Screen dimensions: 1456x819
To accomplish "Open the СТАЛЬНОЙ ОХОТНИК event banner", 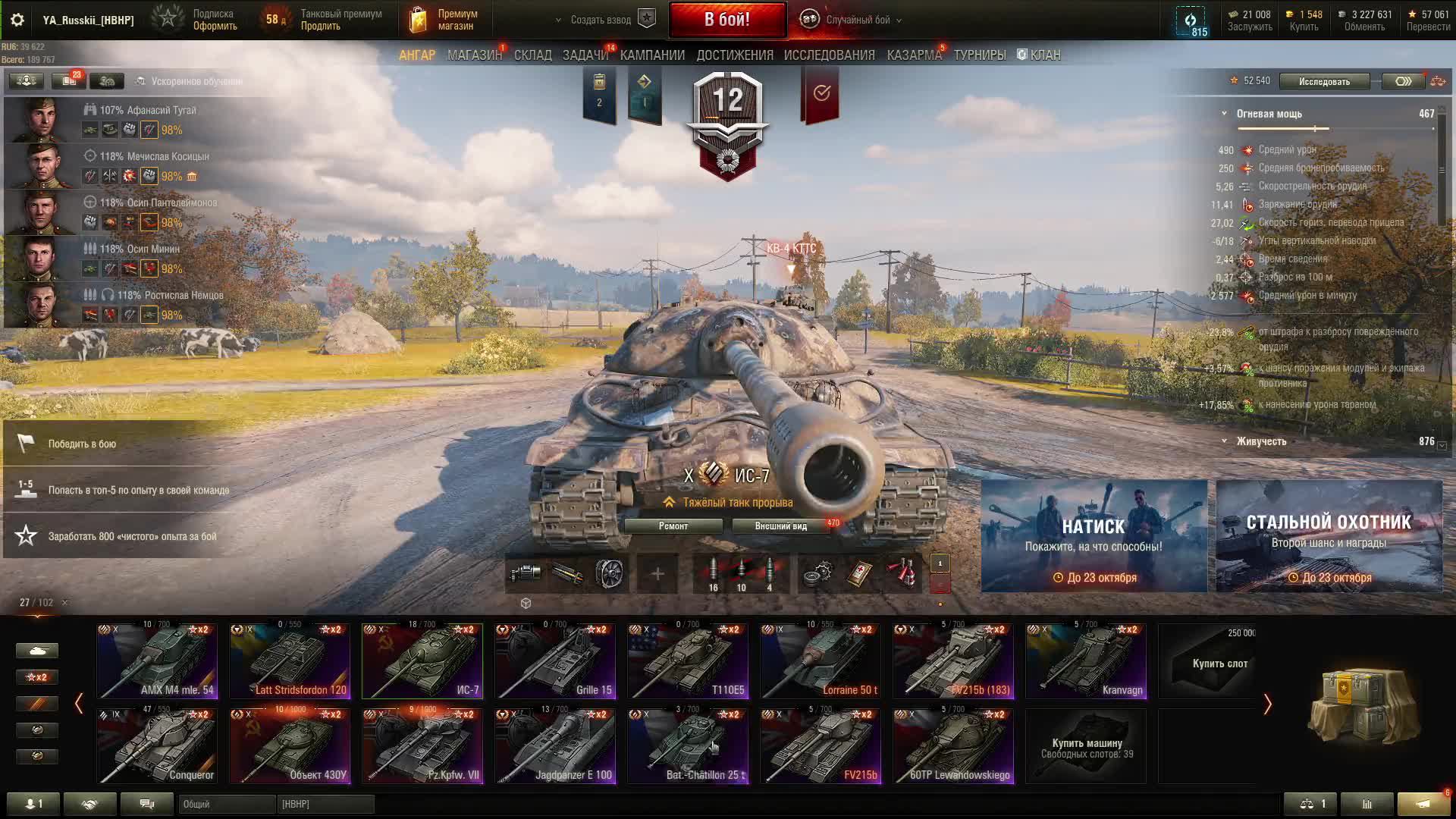I will [1329, 536].
